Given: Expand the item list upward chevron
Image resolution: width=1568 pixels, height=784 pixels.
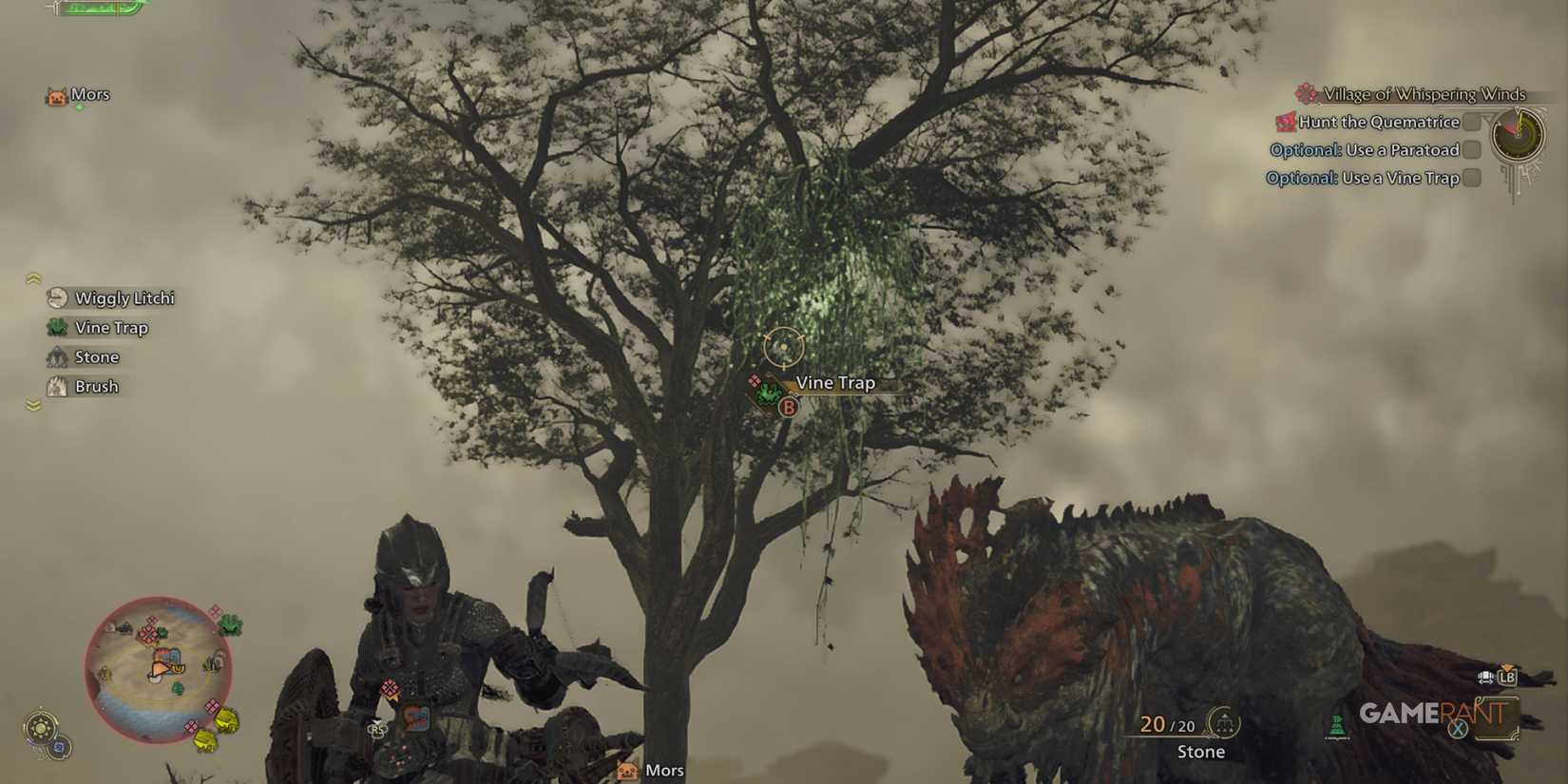Looking at the screenshot, I should (x=33, y=277).
